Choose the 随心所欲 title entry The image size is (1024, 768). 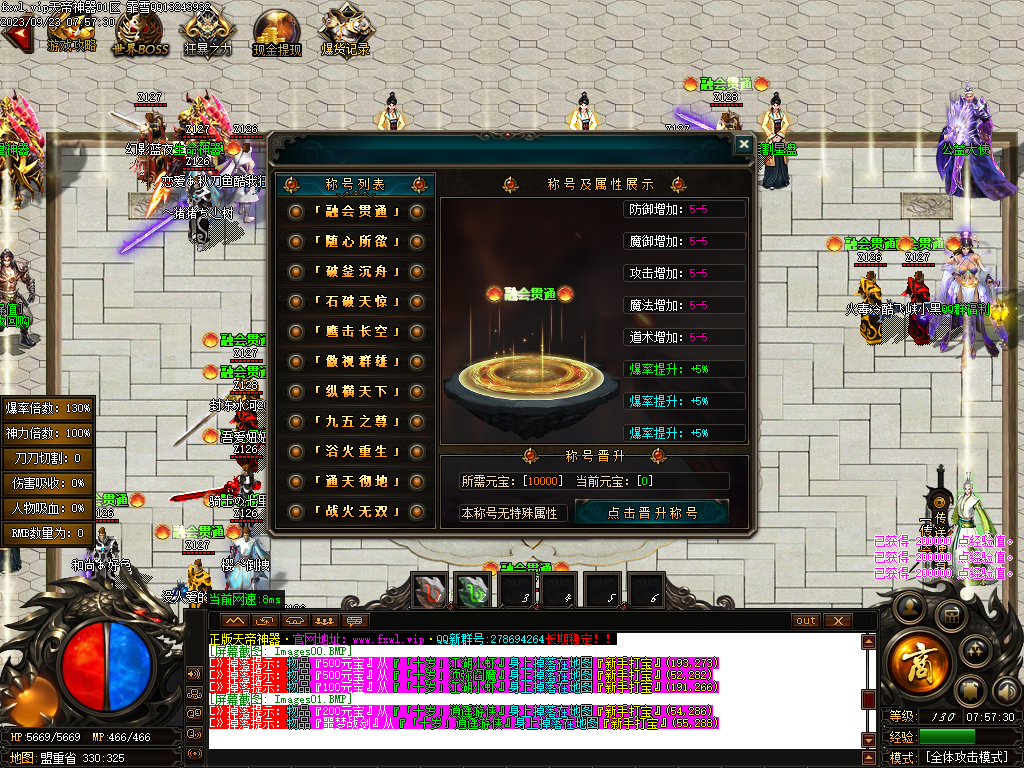[356, 242]
